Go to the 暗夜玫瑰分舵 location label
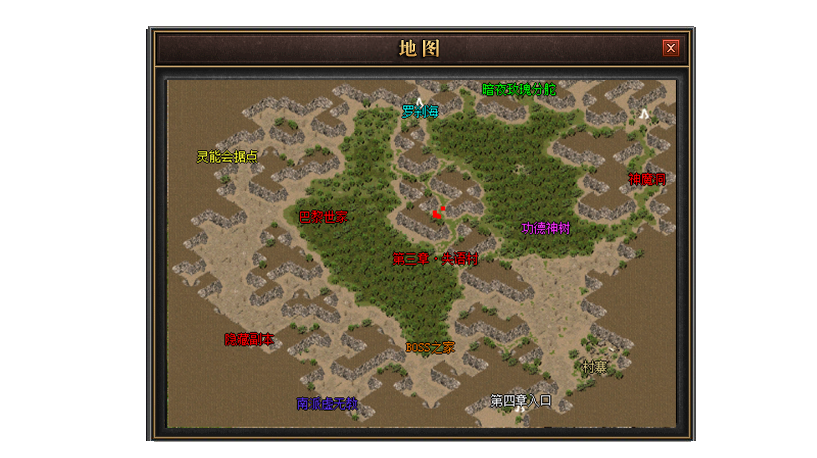The width and height of the screenshot is (817, 458). 518,89
